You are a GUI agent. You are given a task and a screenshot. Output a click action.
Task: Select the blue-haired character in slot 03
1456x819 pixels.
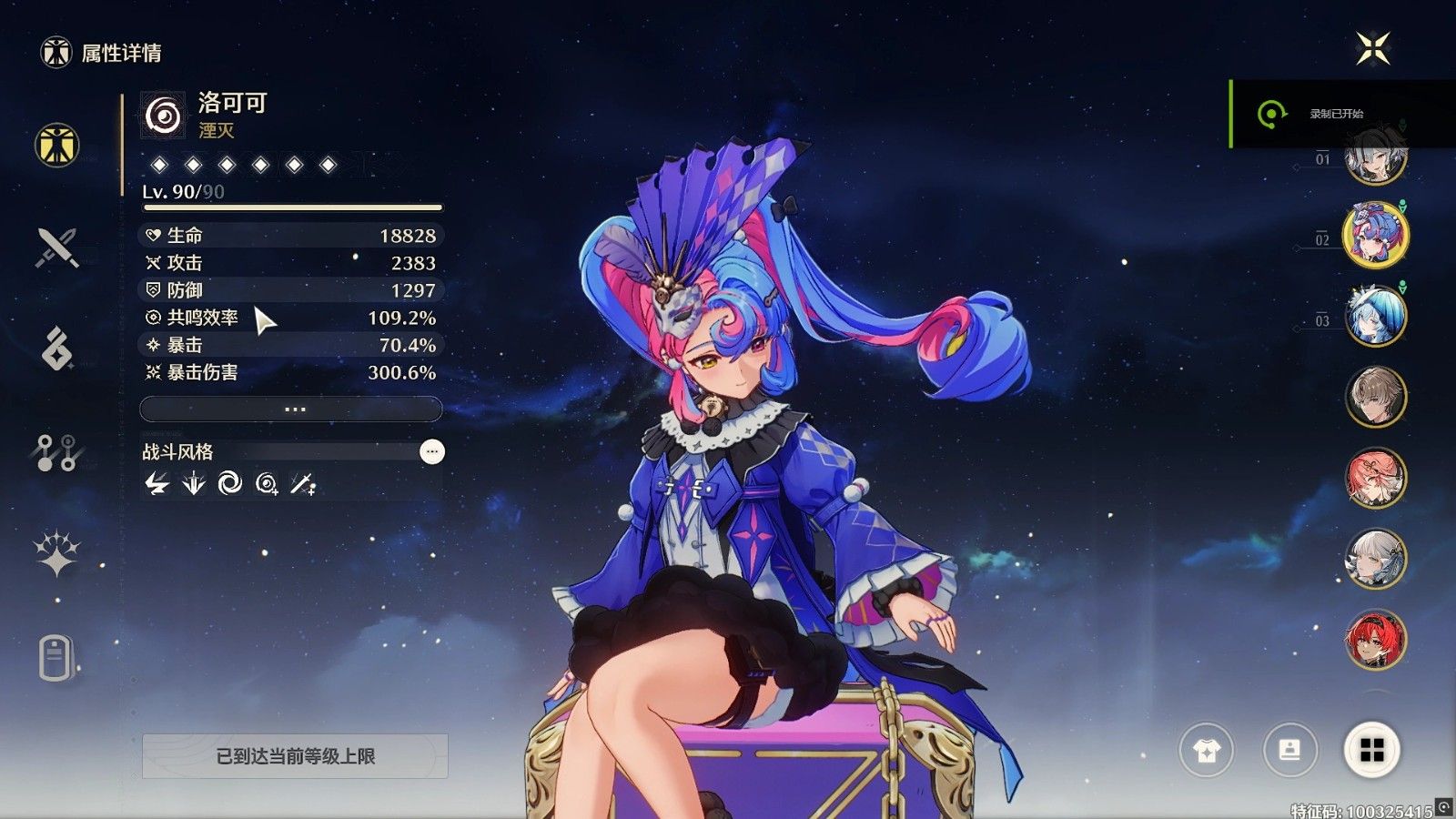pyautogui.click(x=1375, y=316)
